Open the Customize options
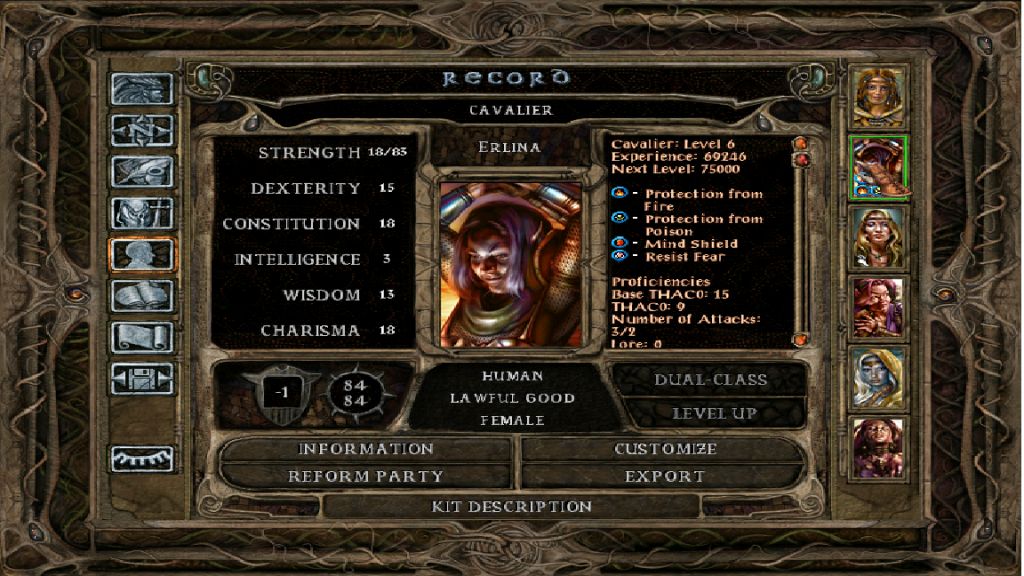This screenshot has height=576, width=1024. pyautogui.click(x=664, y=449)
